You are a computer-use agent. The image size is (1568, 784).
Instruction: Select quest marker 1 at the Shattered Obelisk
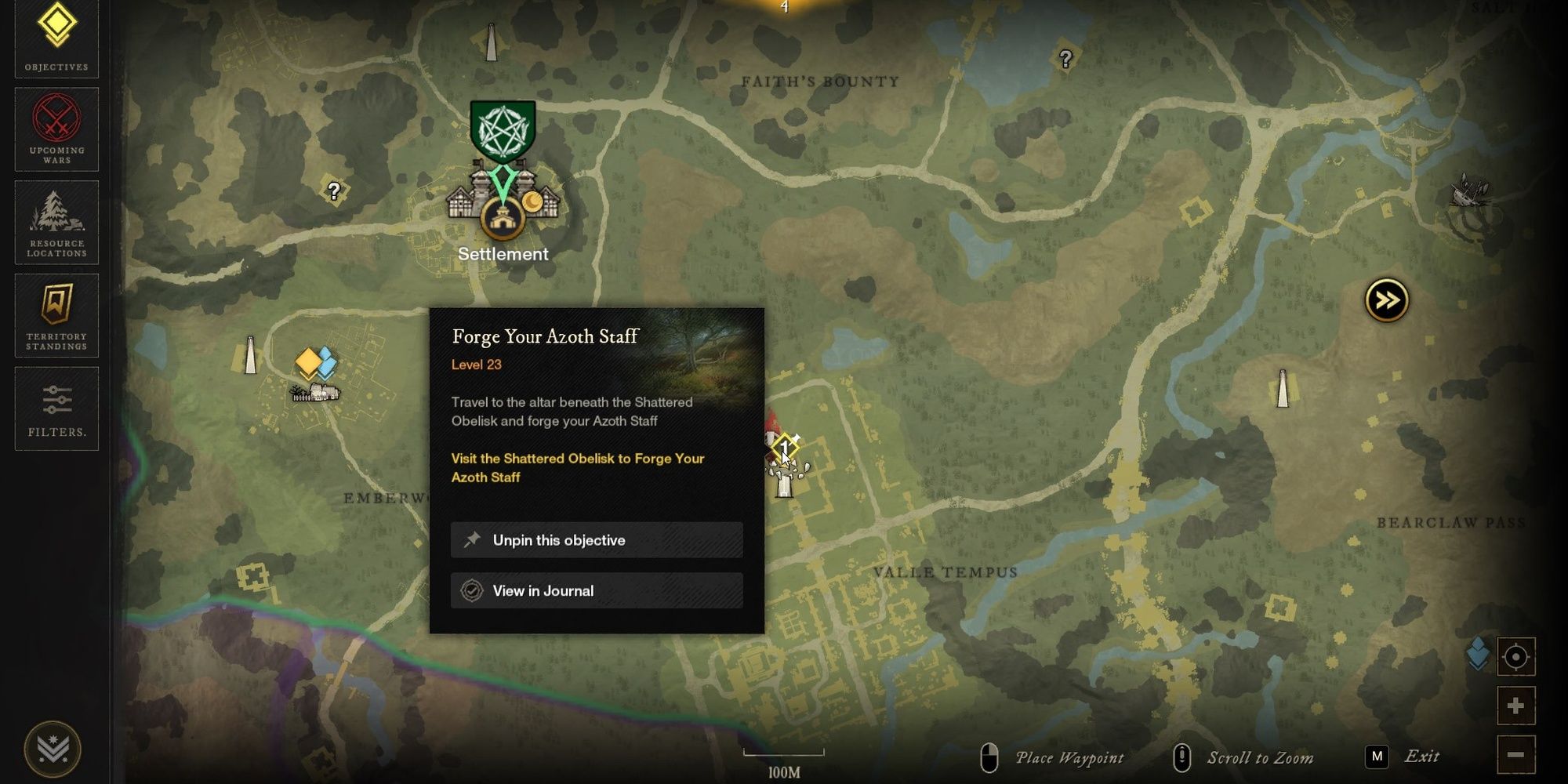coord(784,447)
